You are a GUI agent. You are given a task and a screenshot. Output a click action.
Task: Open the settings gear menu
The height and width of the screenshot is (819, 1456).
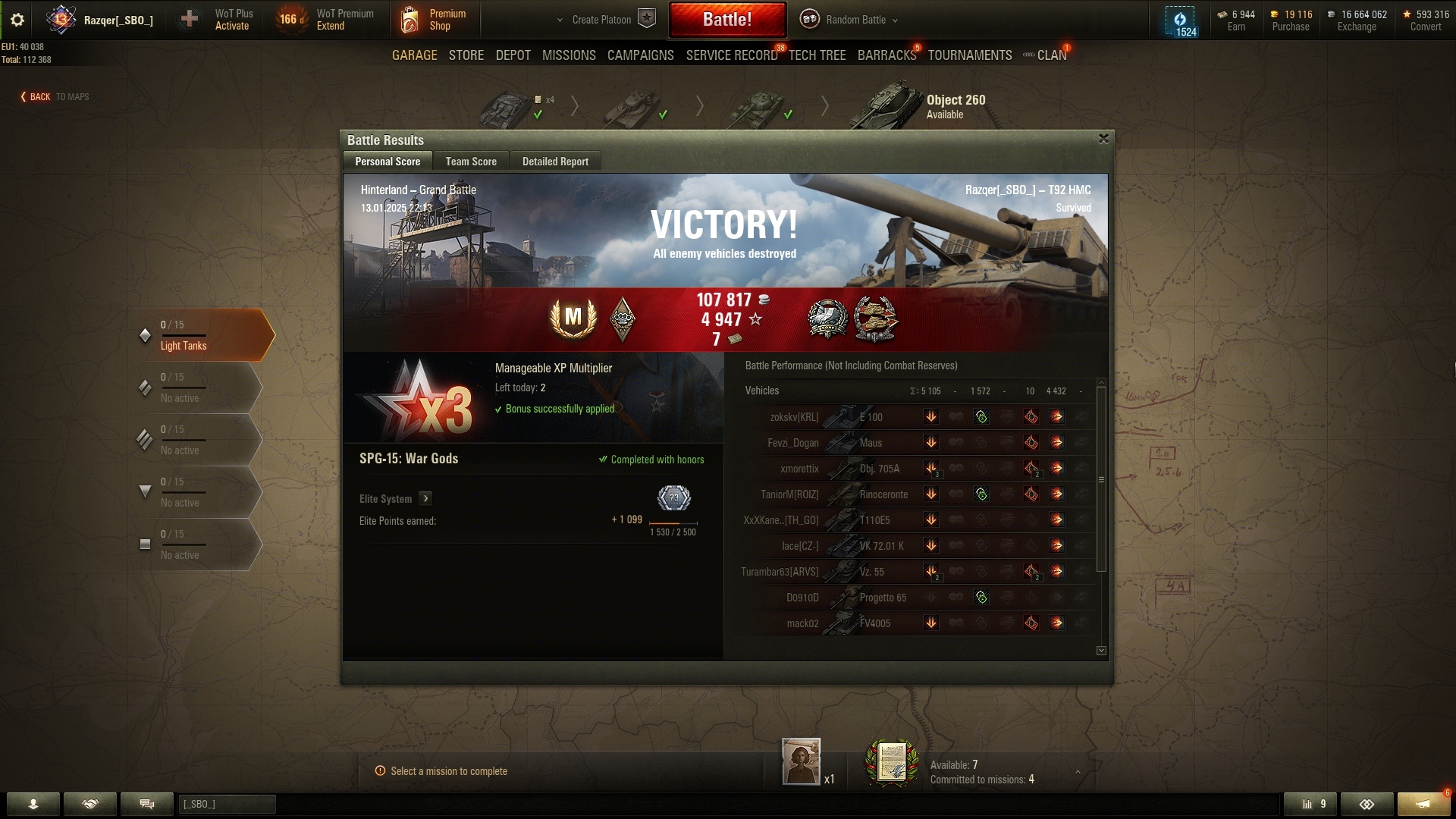[17, 20]
